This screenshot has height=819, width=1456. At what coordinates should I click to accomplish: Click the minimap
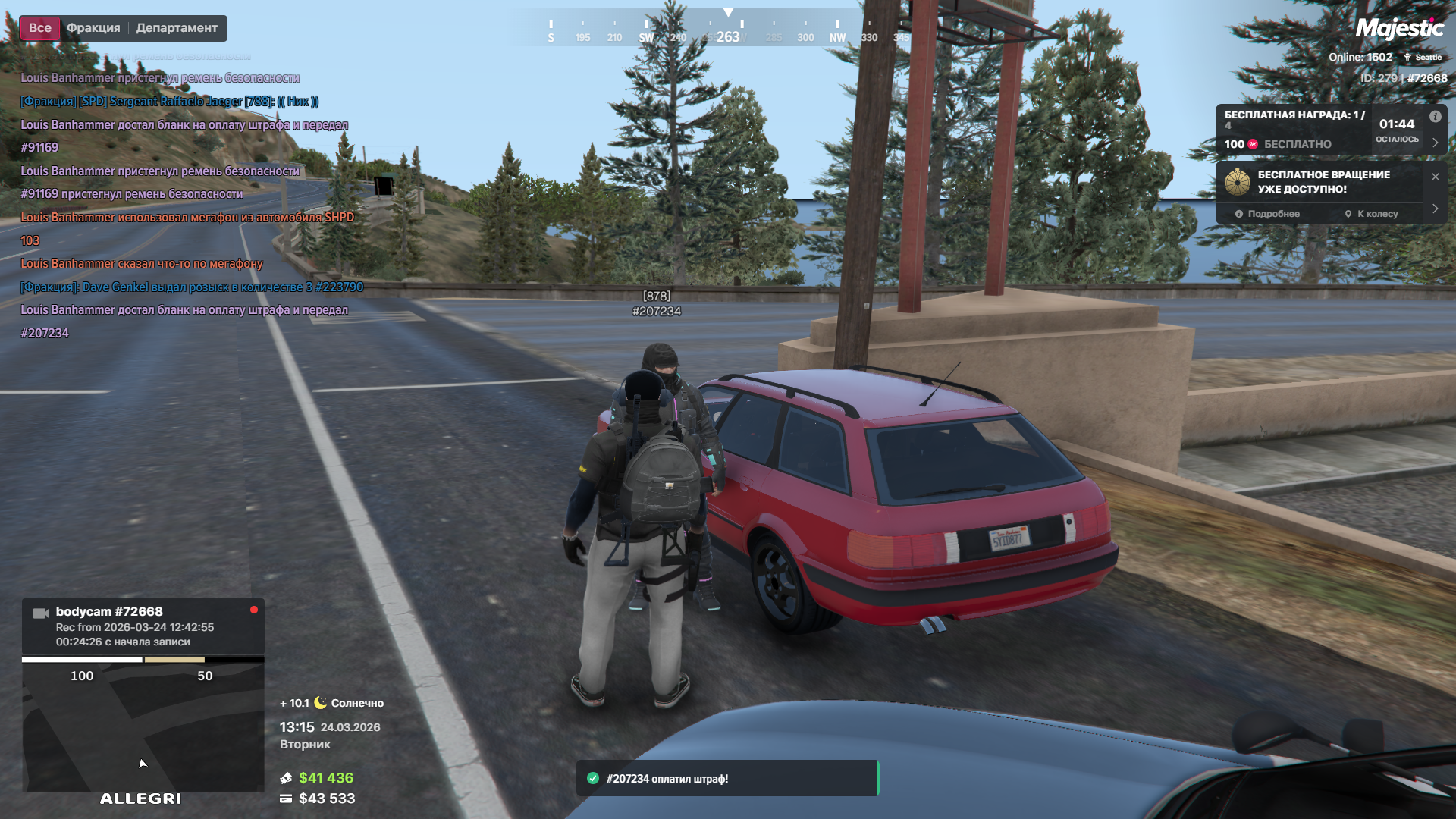143,728
